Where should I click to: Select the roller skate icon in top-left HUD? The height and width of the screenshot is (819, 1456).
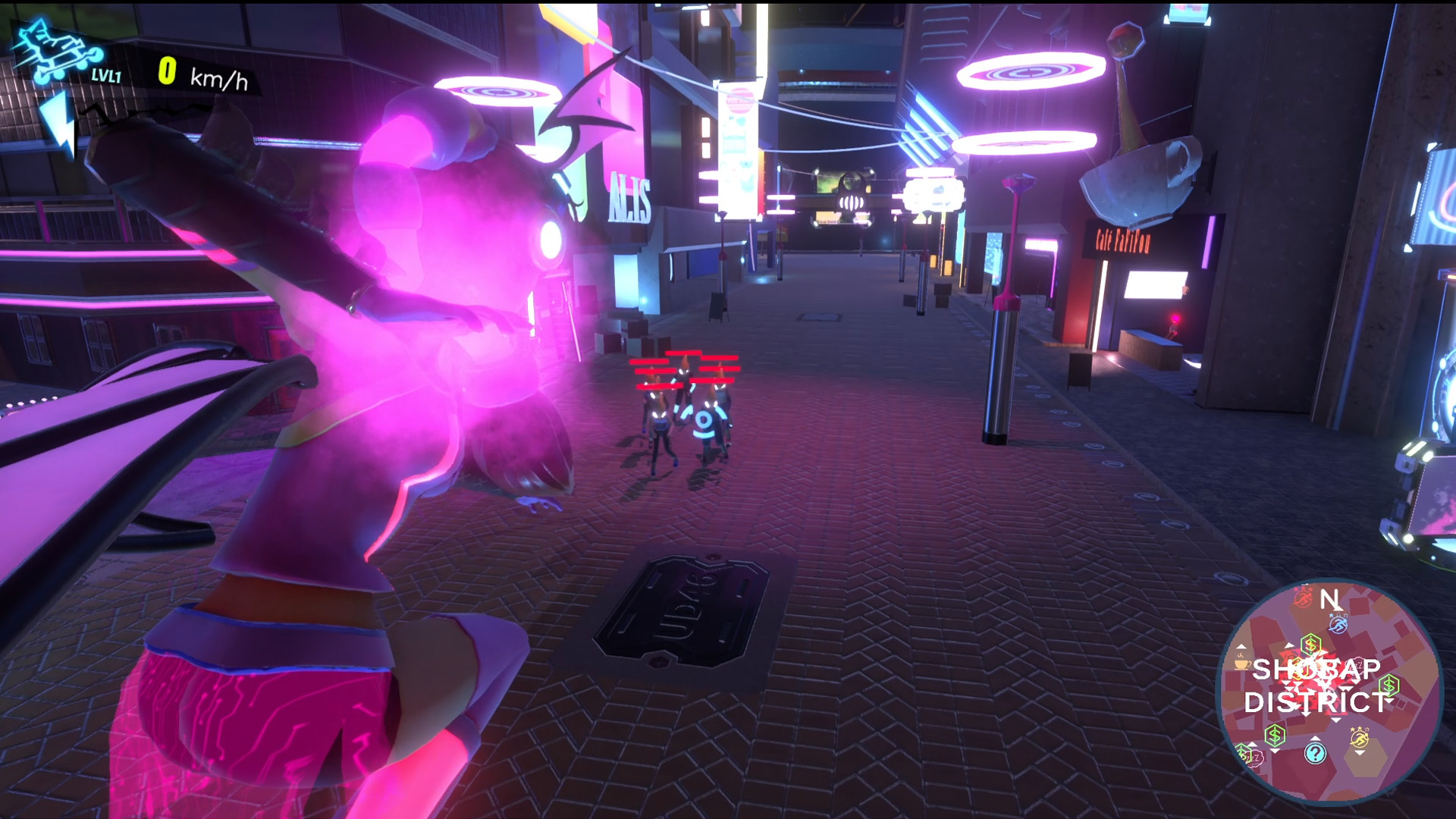click(55, 48)
